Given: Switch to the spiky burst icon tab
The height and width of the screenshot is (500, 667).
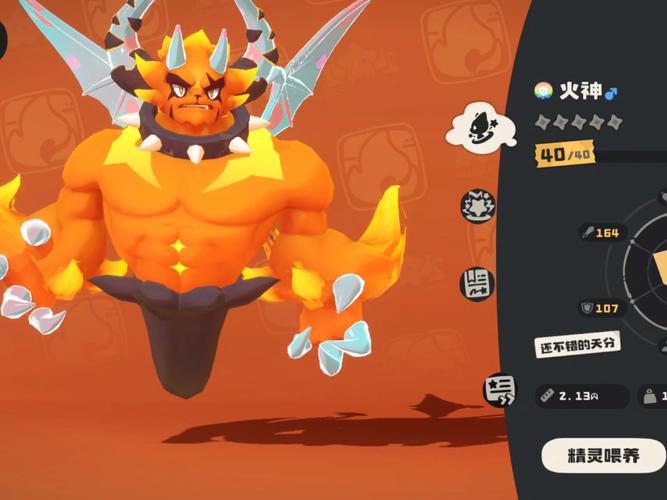Looking at the screenshot, I should (x=477, y=205).
